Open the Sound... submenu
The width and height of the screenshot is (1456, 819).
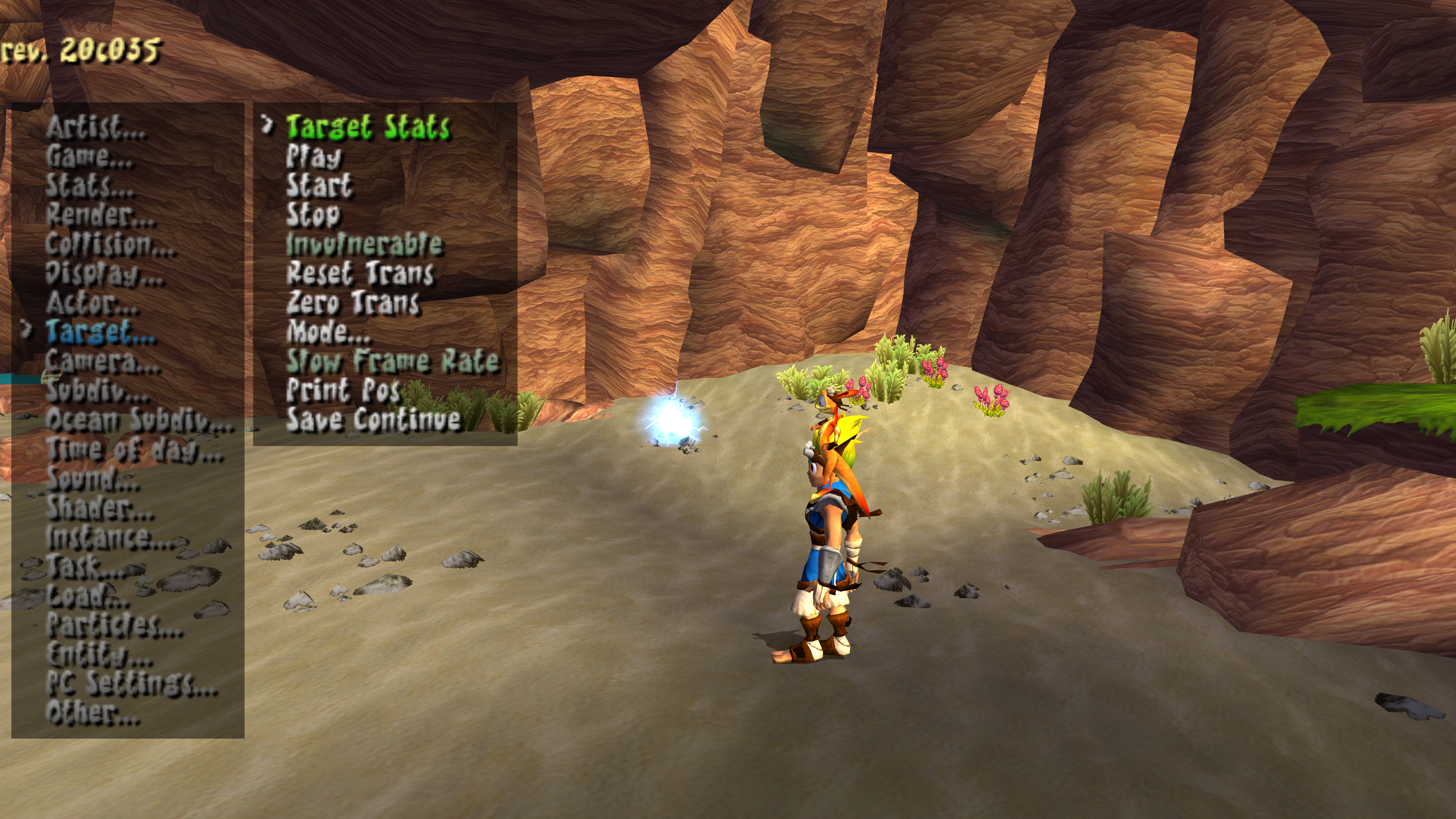click(x=93, y=479)
